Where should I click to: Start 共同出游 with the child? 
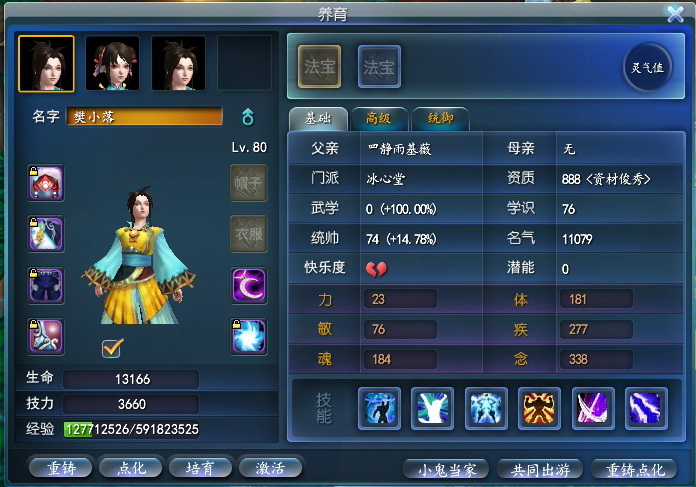pyautogui.click(x=539, y=468)
